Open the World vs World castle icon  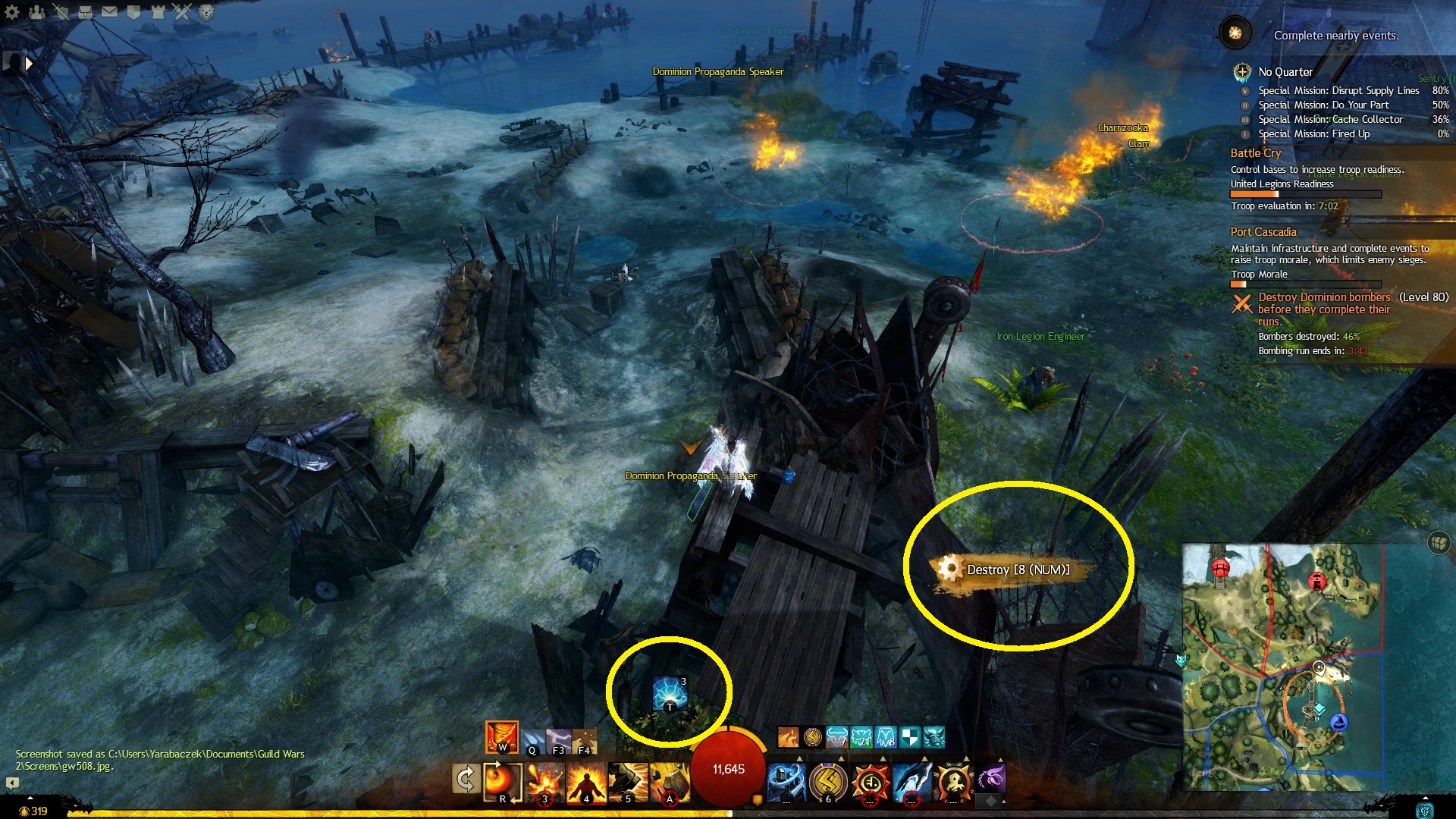point(158,11)
